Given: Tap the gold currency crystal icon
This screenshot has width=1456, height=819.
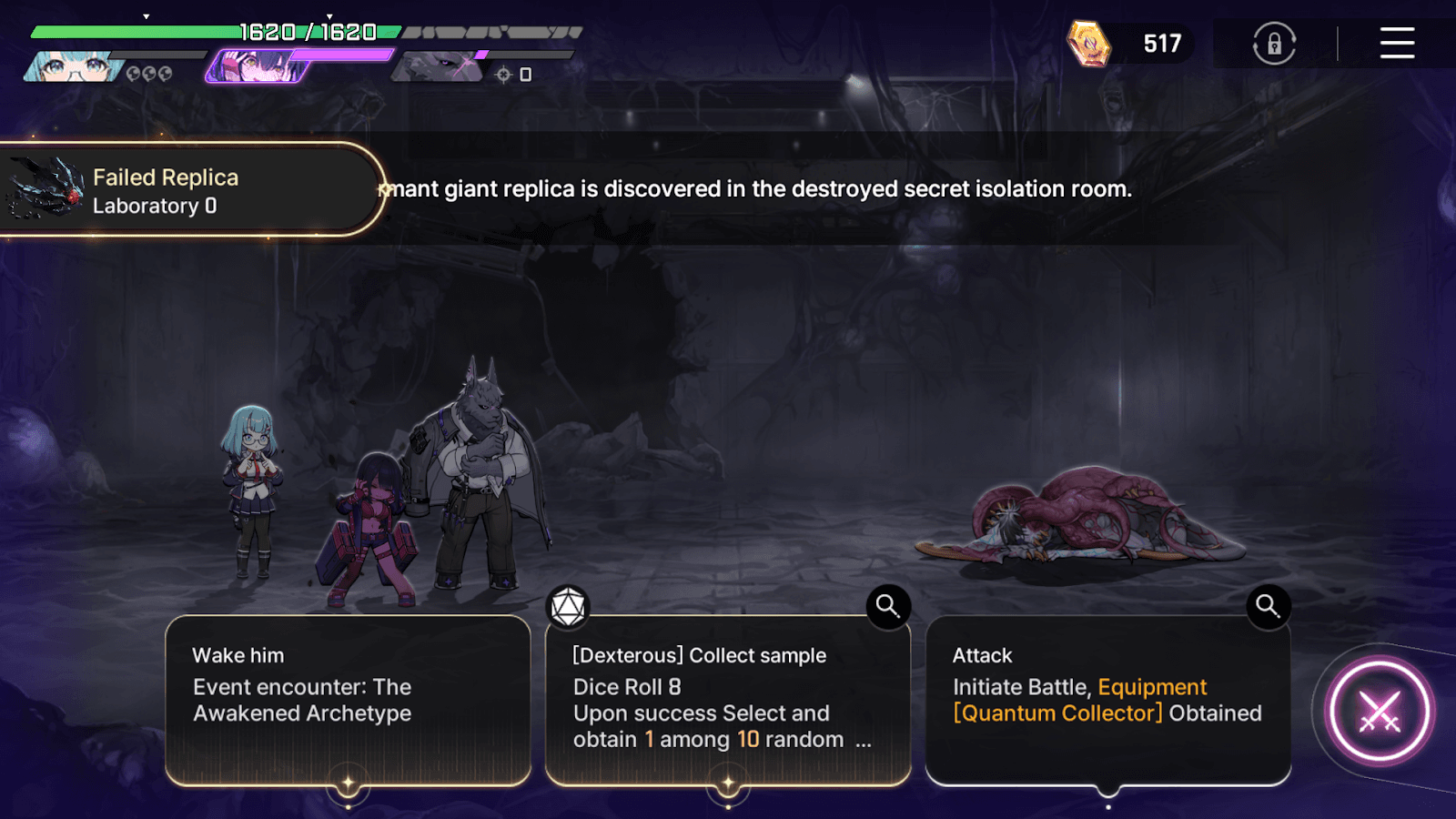Looking at the screenshot, I should click(x=1088, y=44).
